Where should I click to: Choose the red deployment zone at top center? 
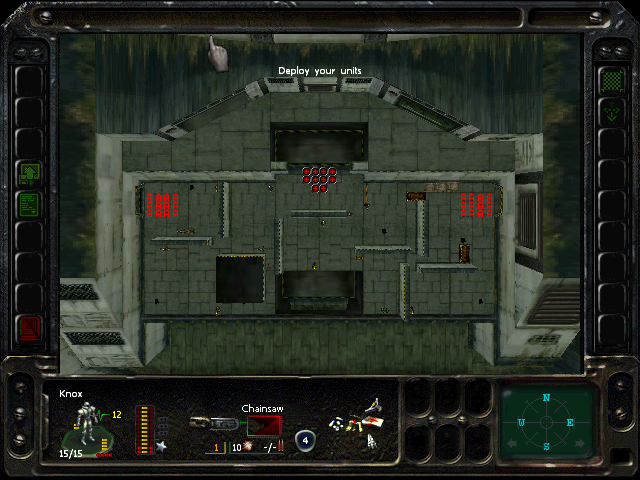click(x=319, y=178)
